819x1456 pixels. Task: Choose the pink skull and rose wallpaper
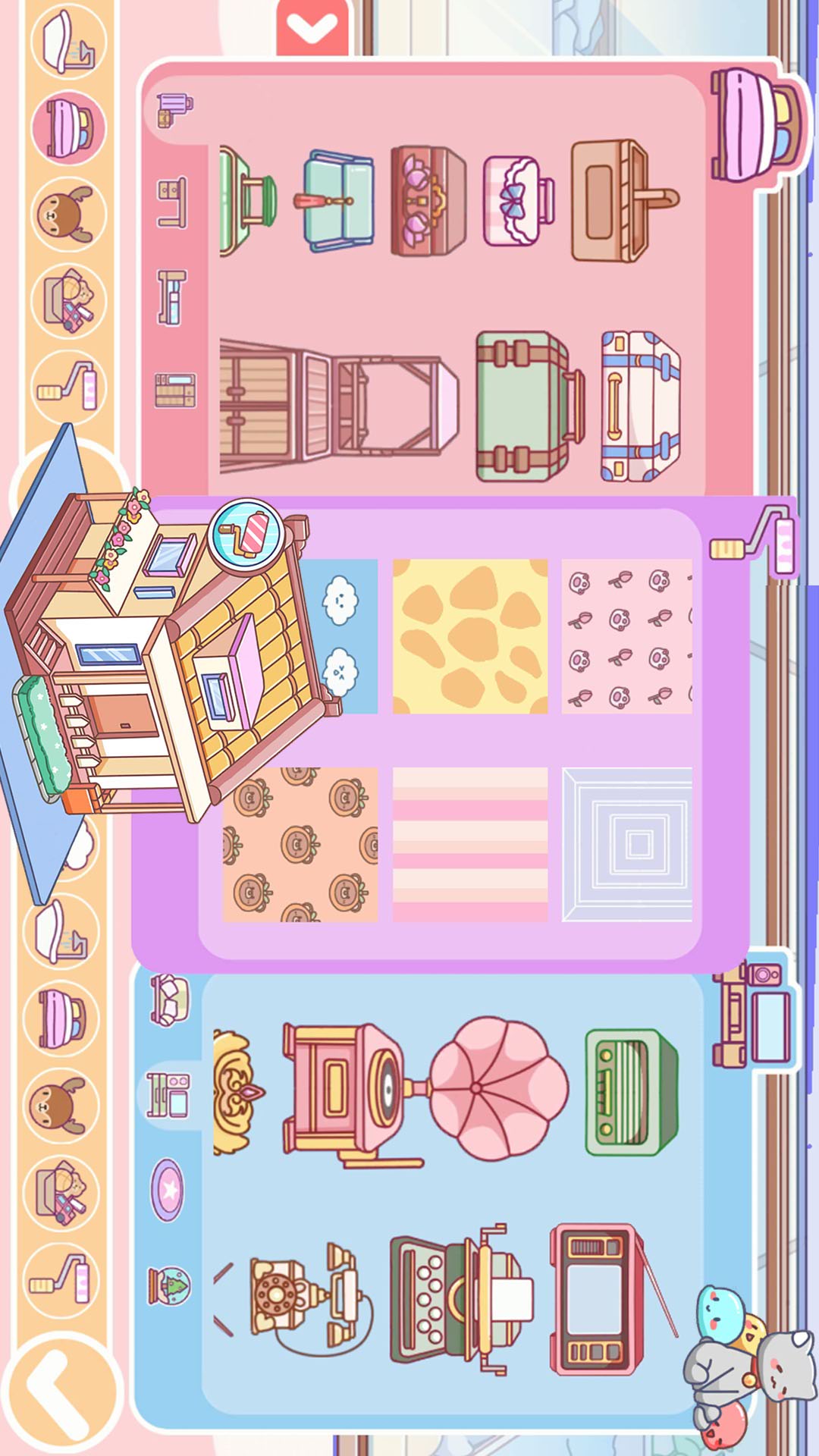(x=626, y=636)
